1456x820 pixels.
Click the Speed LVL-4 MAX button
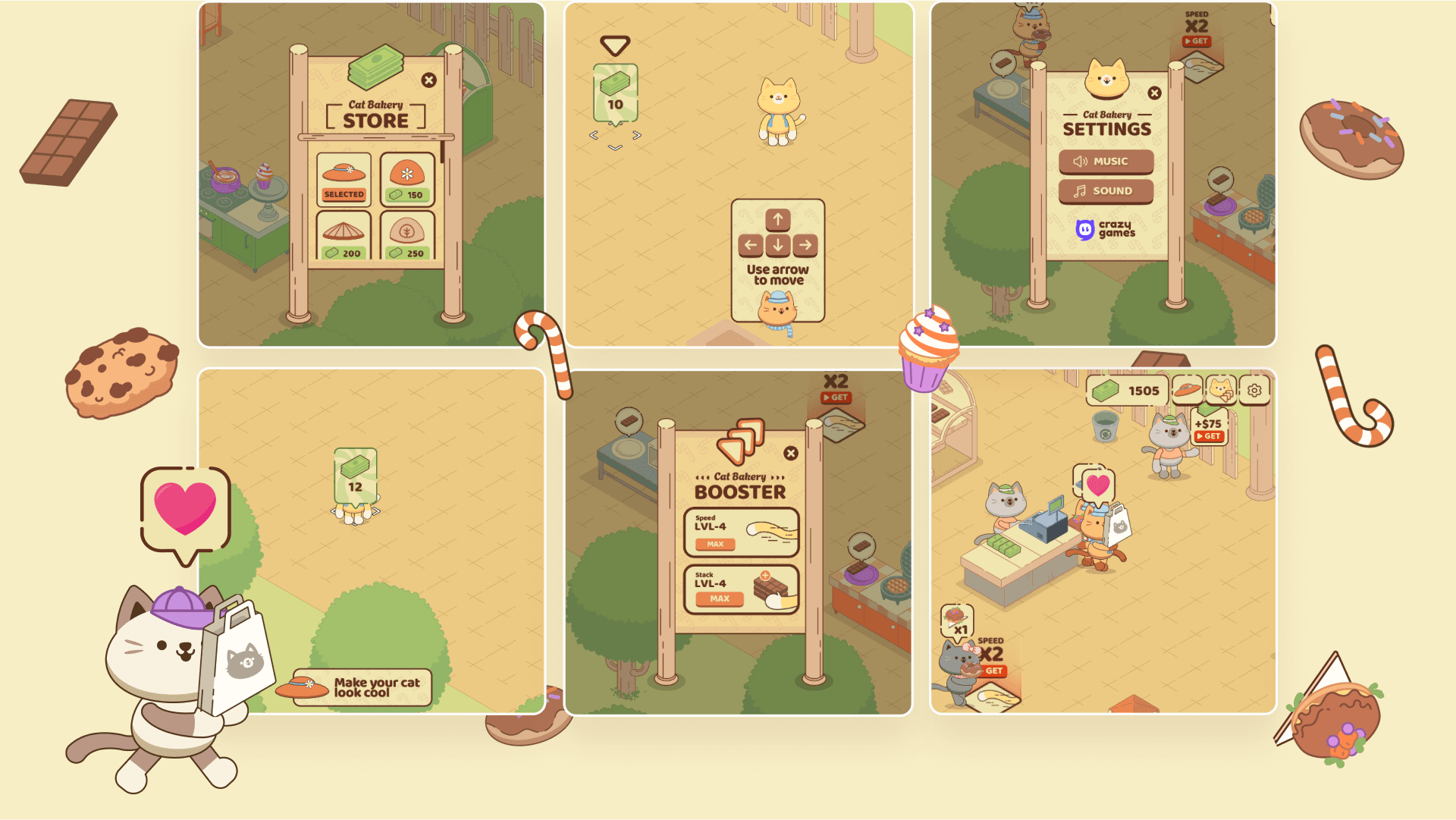tap(715, 544)
